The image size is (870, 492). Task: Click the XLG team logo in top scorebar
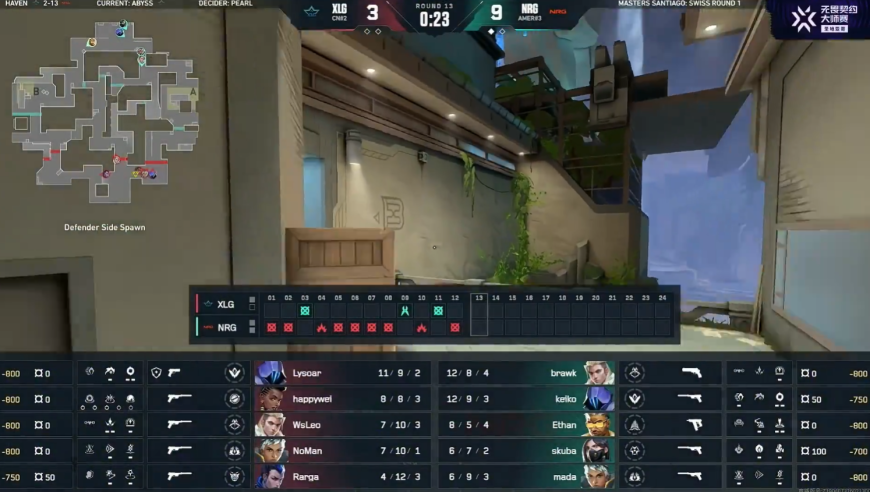click(319, 13)
